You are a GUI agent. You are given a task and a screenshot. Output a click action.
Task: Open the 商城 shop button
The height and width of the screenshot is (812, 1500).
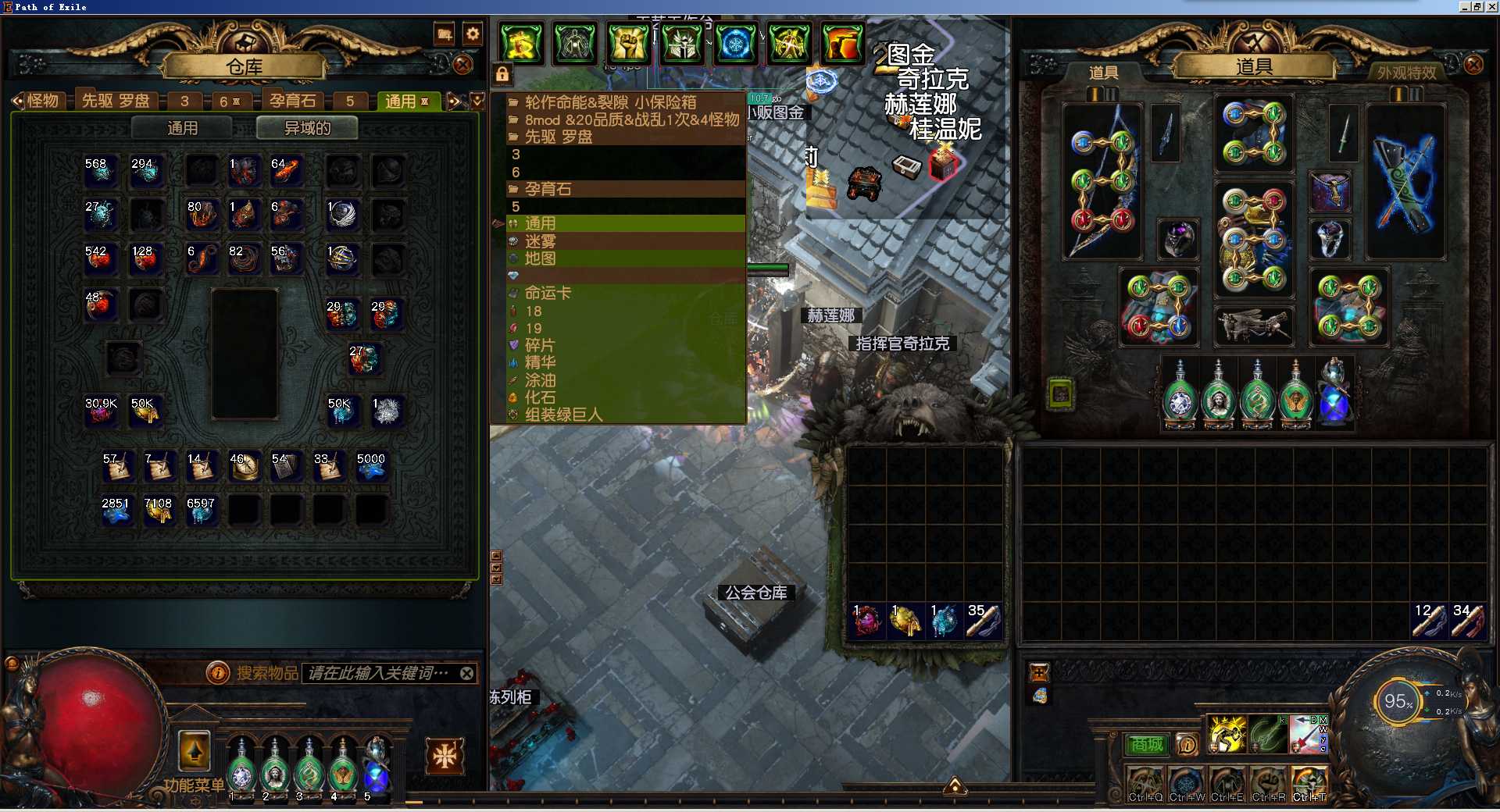pos(1146,745)
